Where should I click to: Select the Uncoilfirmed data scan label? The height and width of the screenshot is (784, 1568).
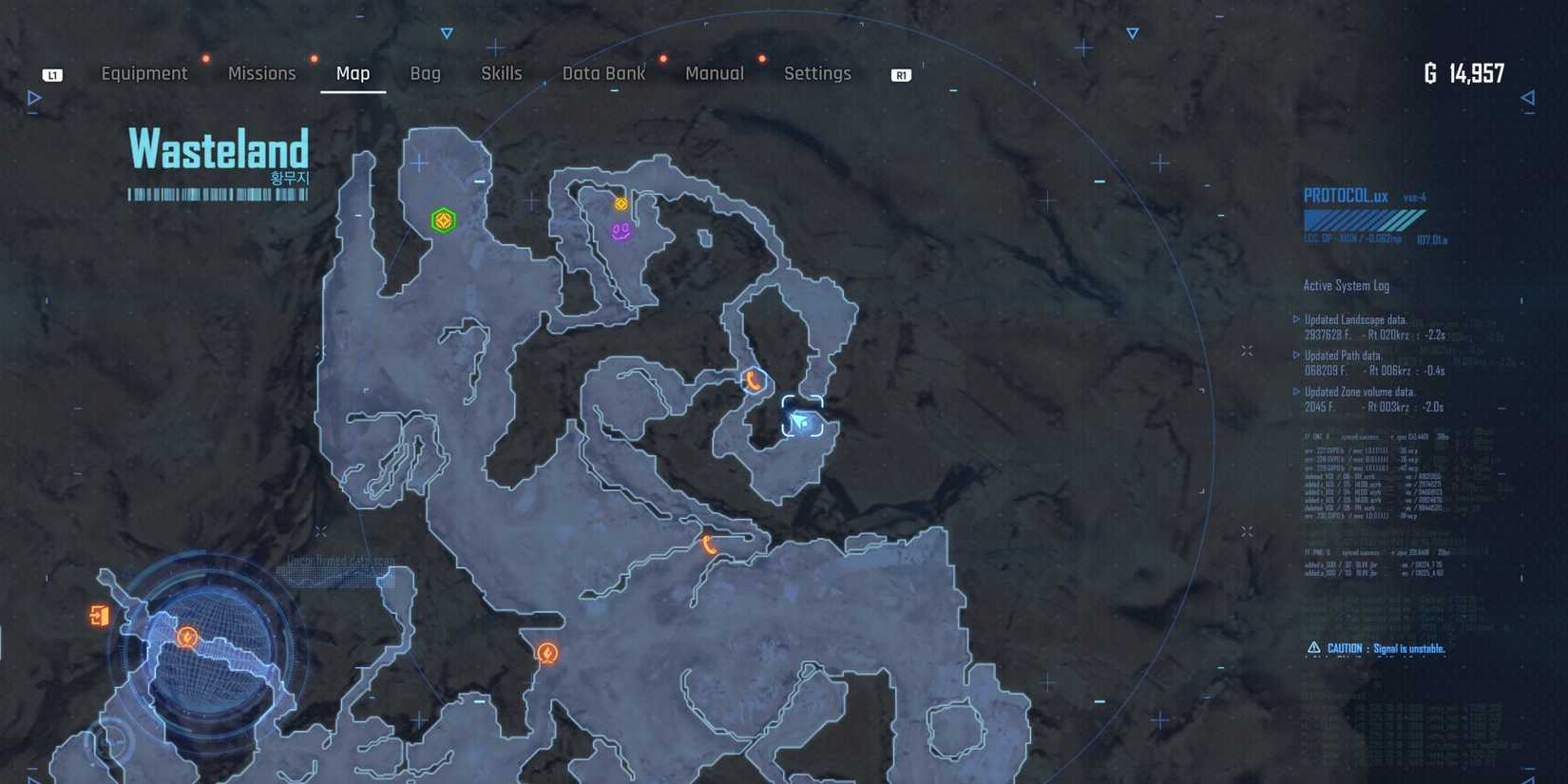339,561
